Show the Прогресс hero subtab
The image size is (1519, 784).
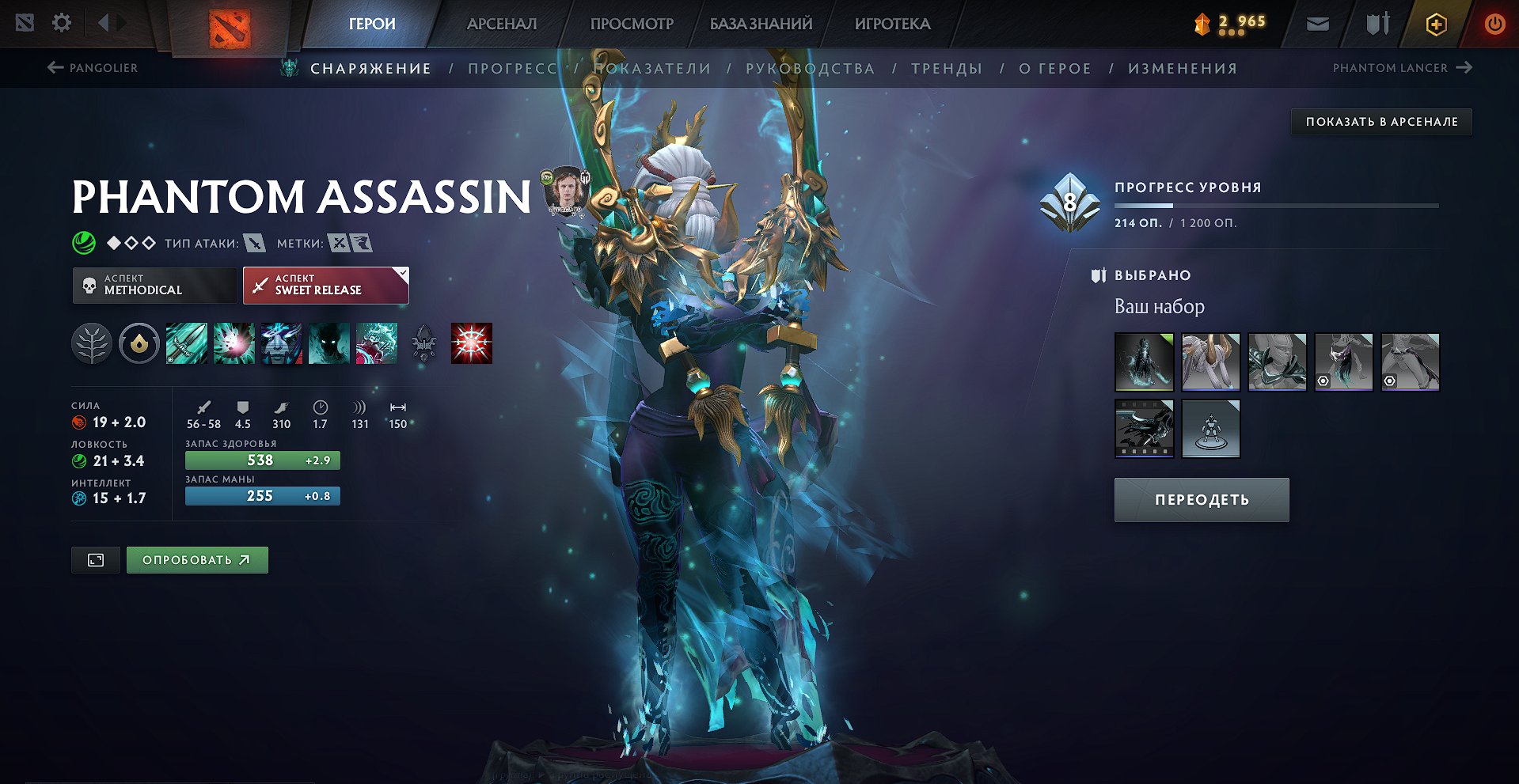pyautogui.click(x=513, y=69)
